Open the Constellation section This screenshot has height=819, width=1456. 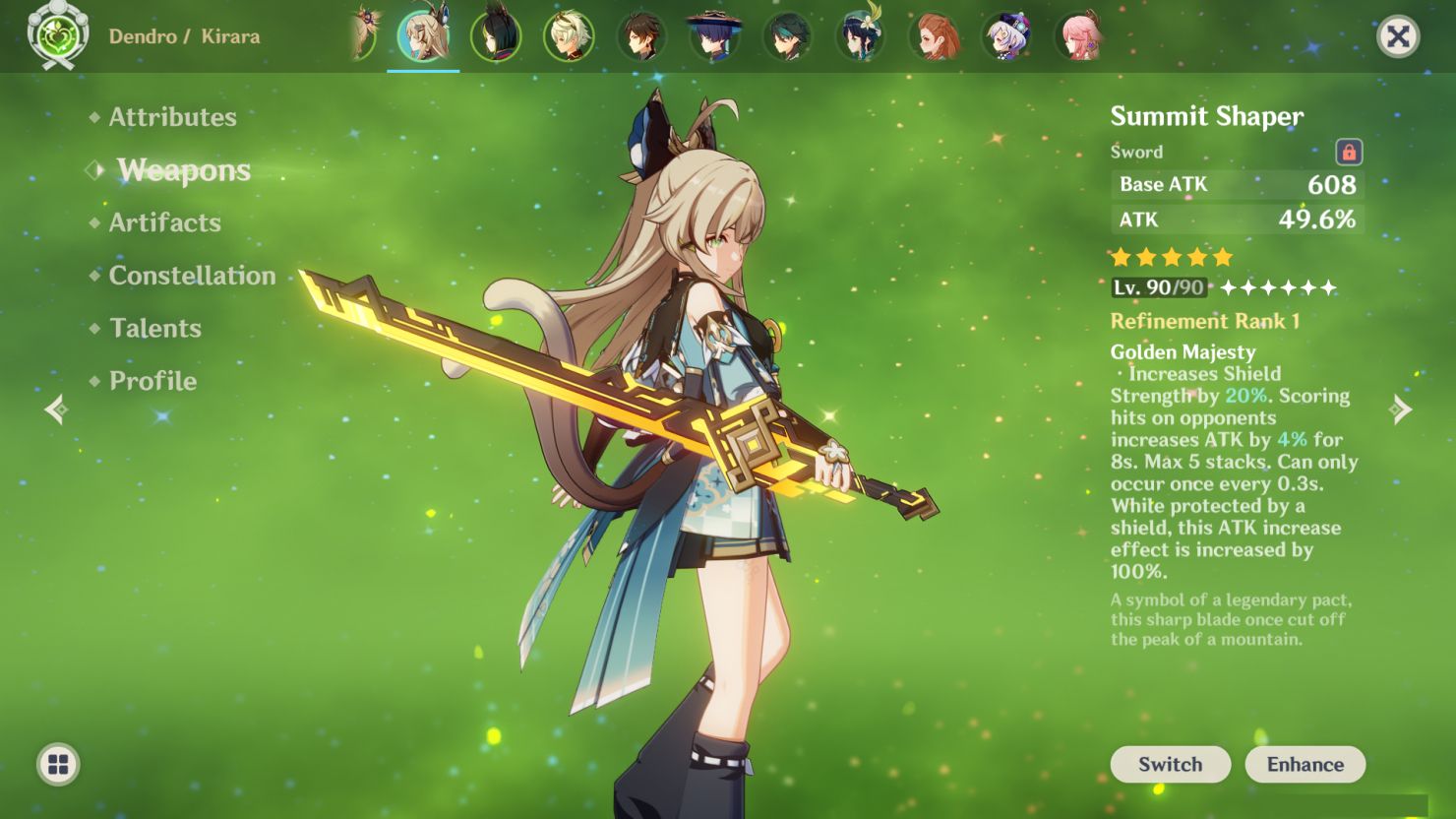(x=191, y=276)
